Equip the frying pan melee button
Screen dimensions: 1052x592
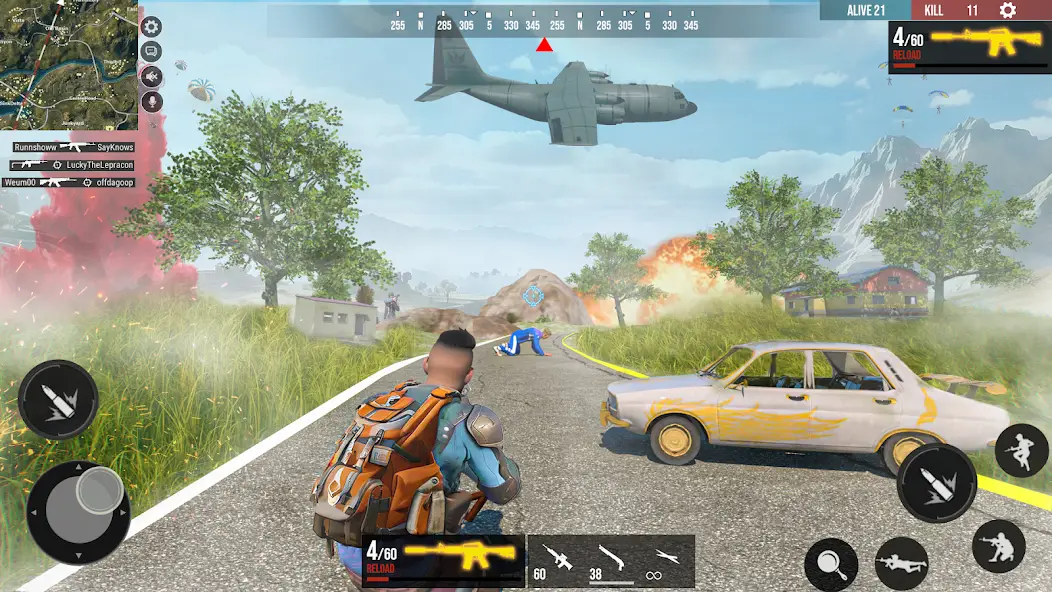click(831, 564)
